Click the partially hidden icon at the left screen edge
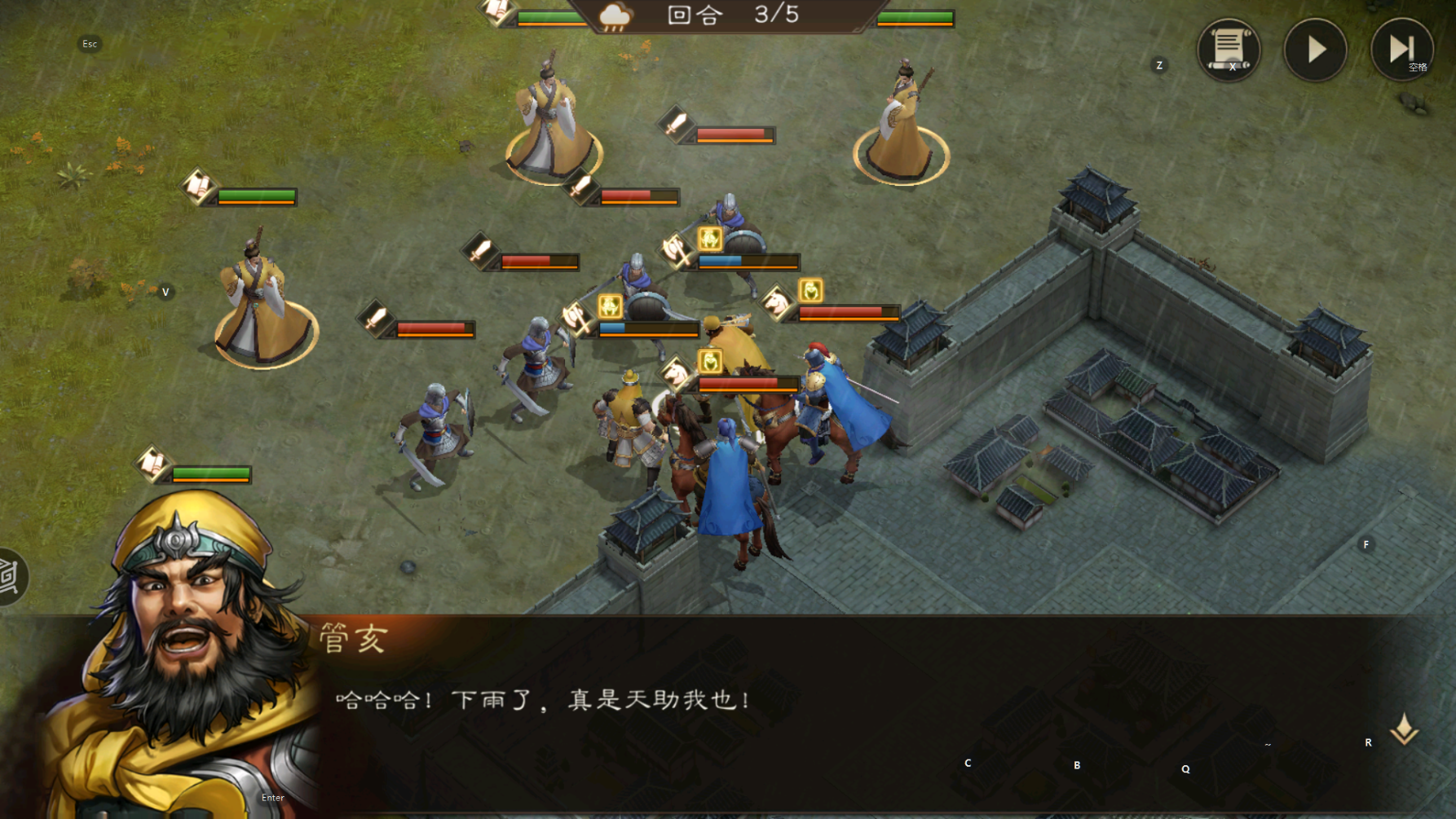This screenshot has width=1456, height=819. [x=7, y=575]
